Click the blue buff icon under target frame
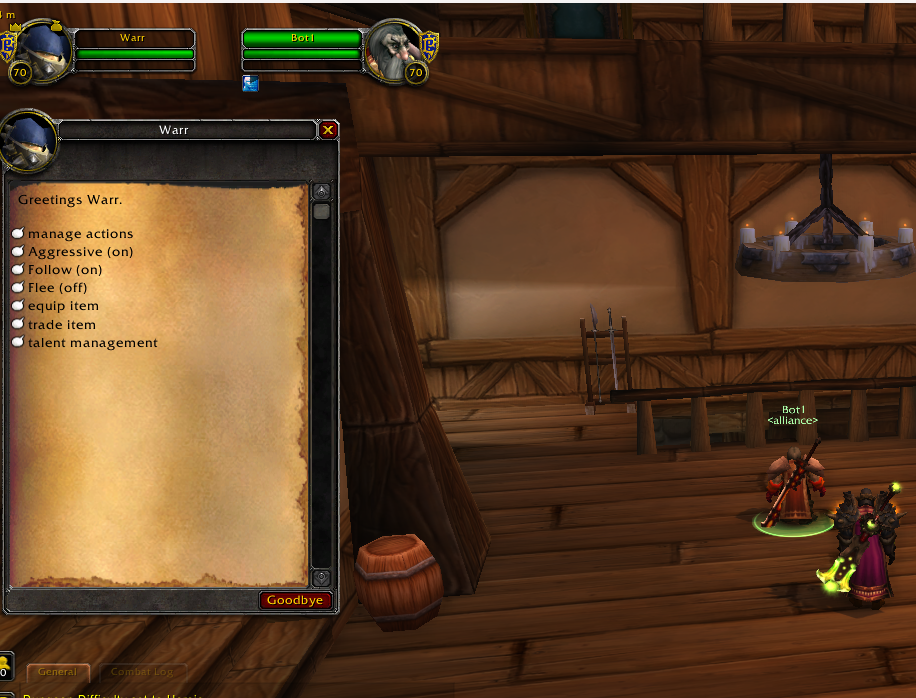The height and width of the screenshot is (698, 916). coord(250,84)
